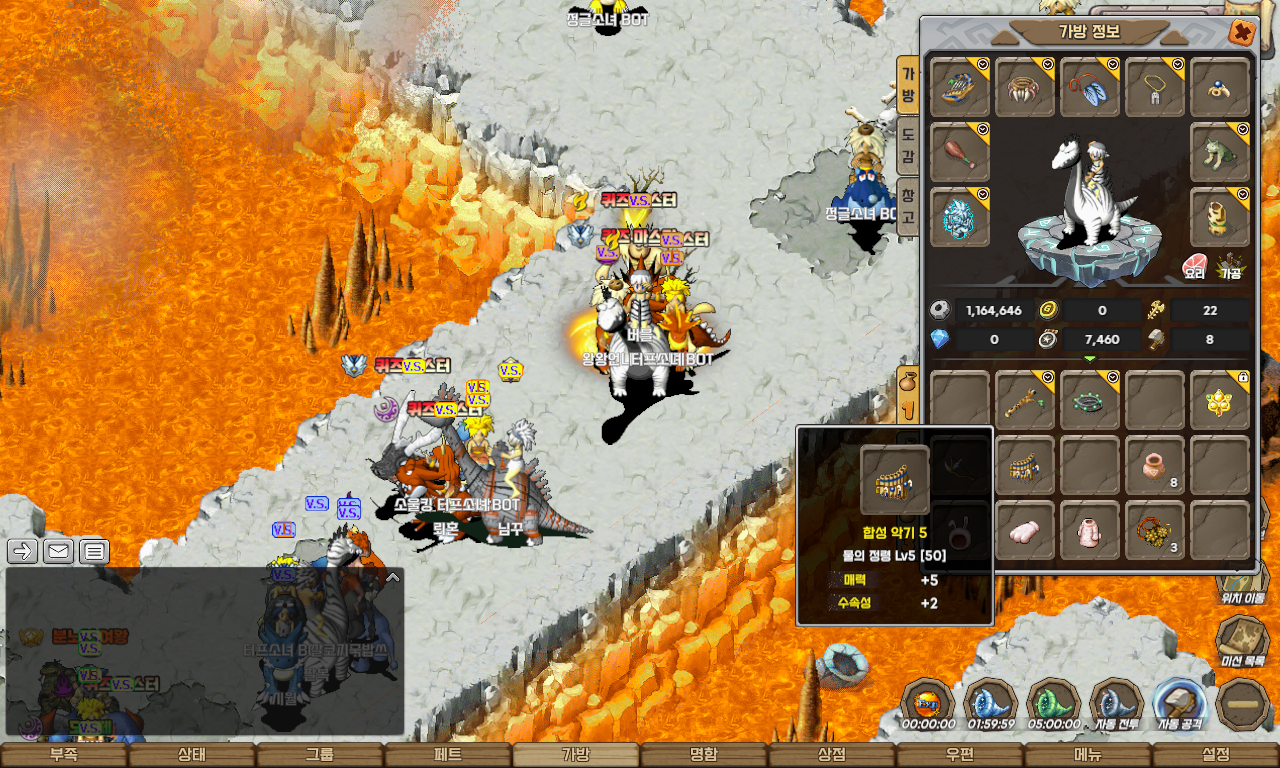Open the 미션 목록 mission list
1280x768 pixels.
[1242, 641]
